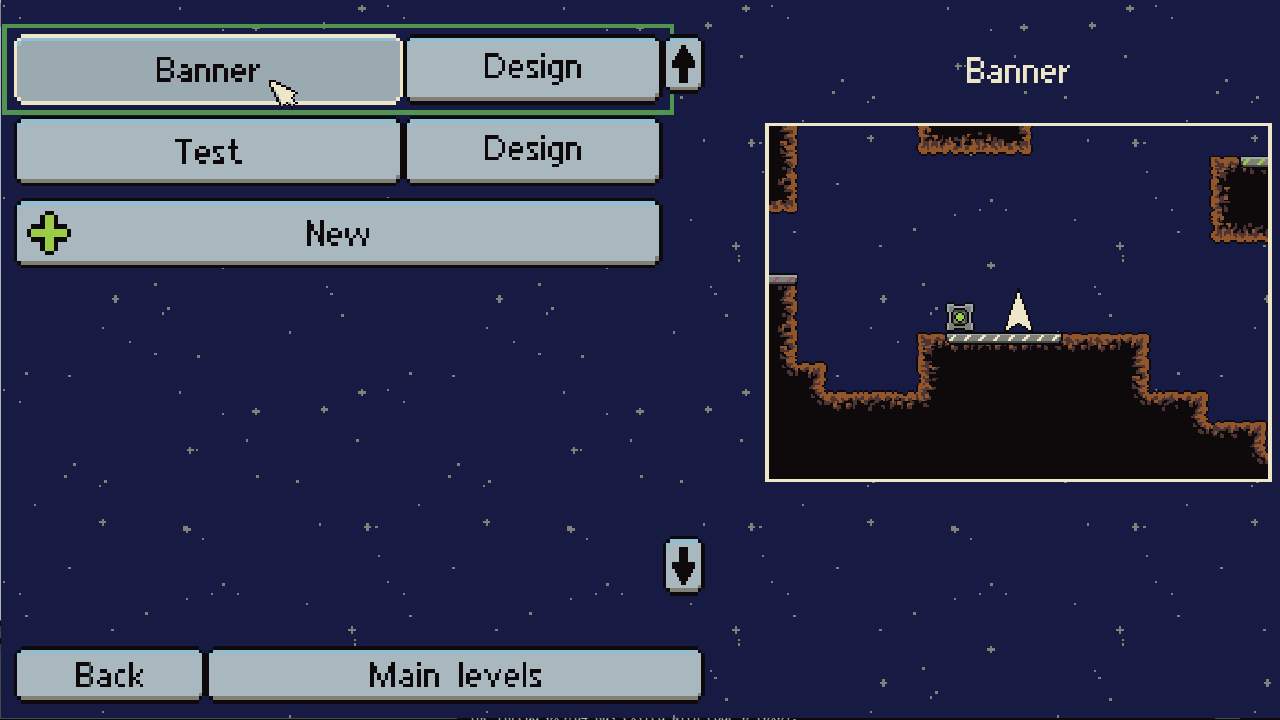
Task: Open the Design editor for Test
Action: point(532,150)
